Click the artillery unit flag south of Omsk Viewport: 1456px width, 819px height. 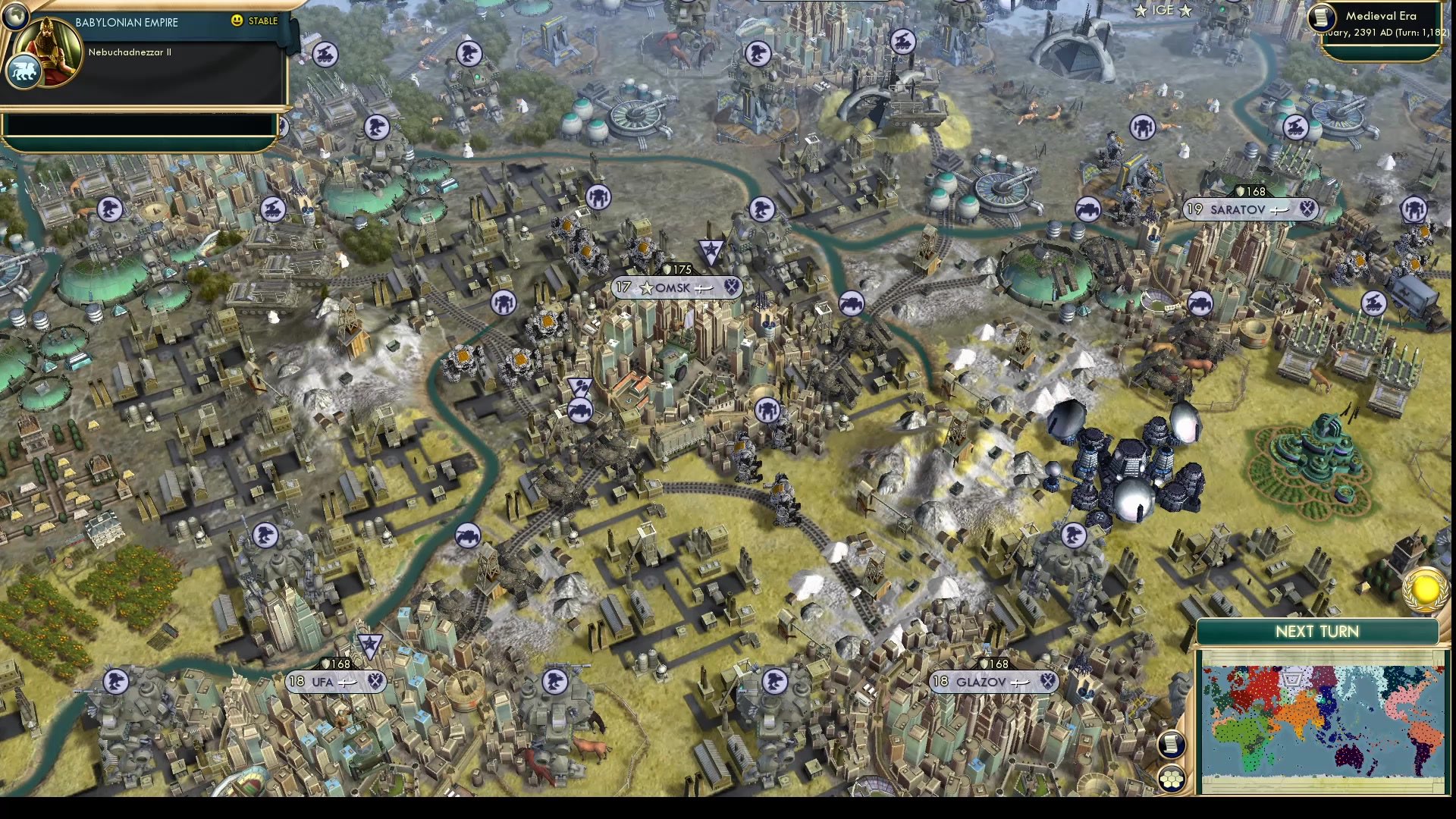[581, 409]
